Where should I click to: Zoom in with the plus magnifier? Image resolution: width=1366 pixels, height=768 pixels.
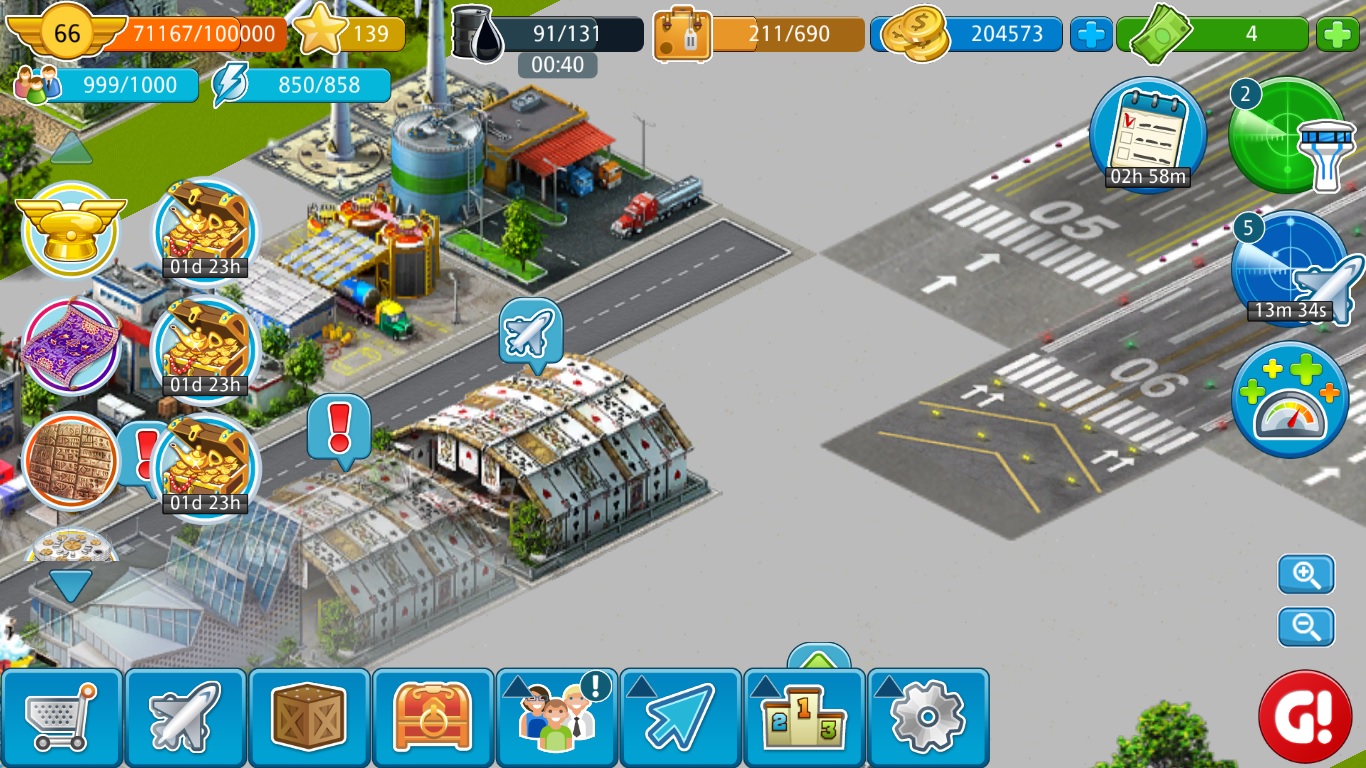(x=1306, y=575)
